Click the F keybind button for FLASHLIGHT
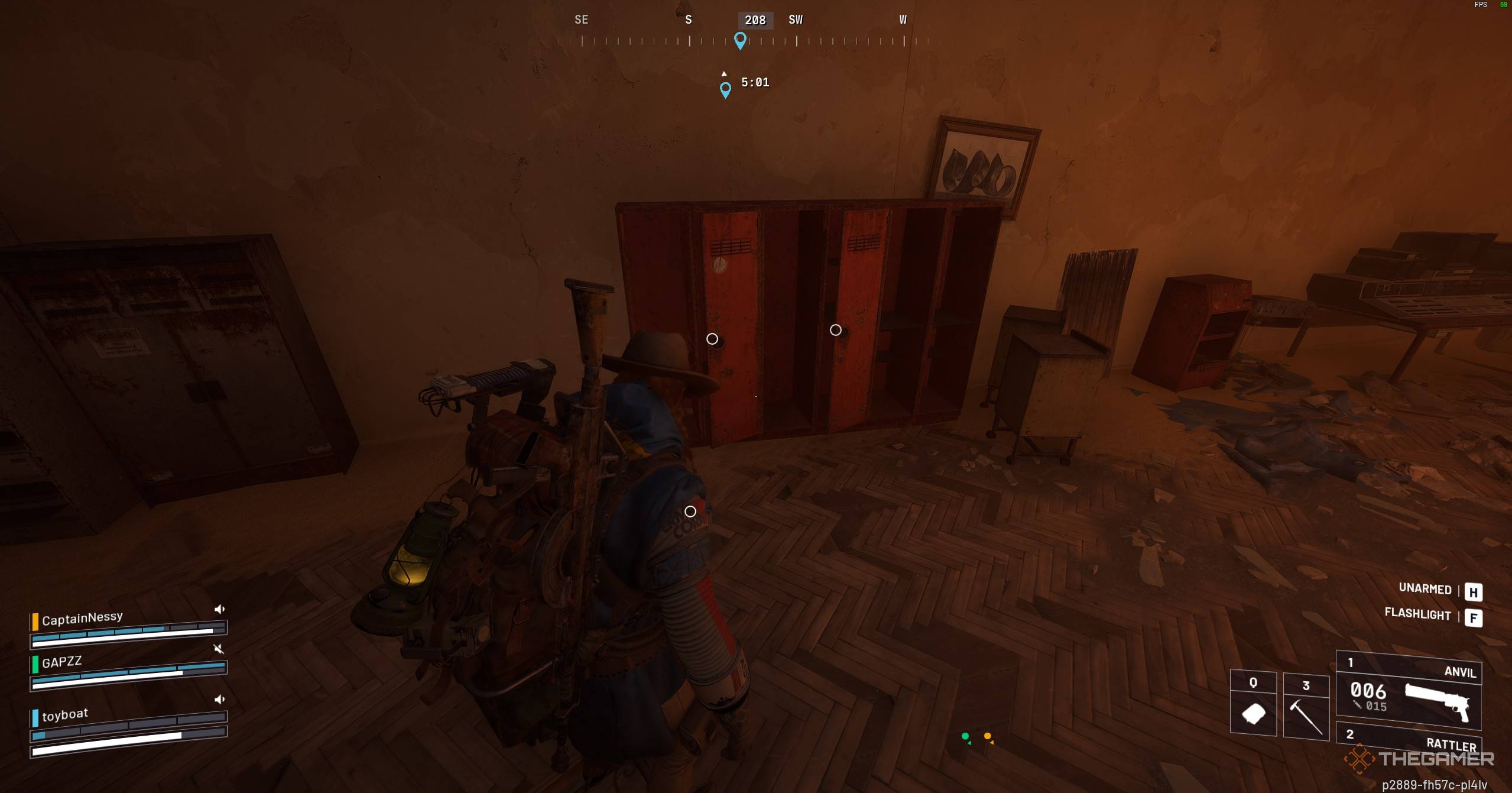Viewport: 1512px width, 793px height. click(x=1474, y=617)
